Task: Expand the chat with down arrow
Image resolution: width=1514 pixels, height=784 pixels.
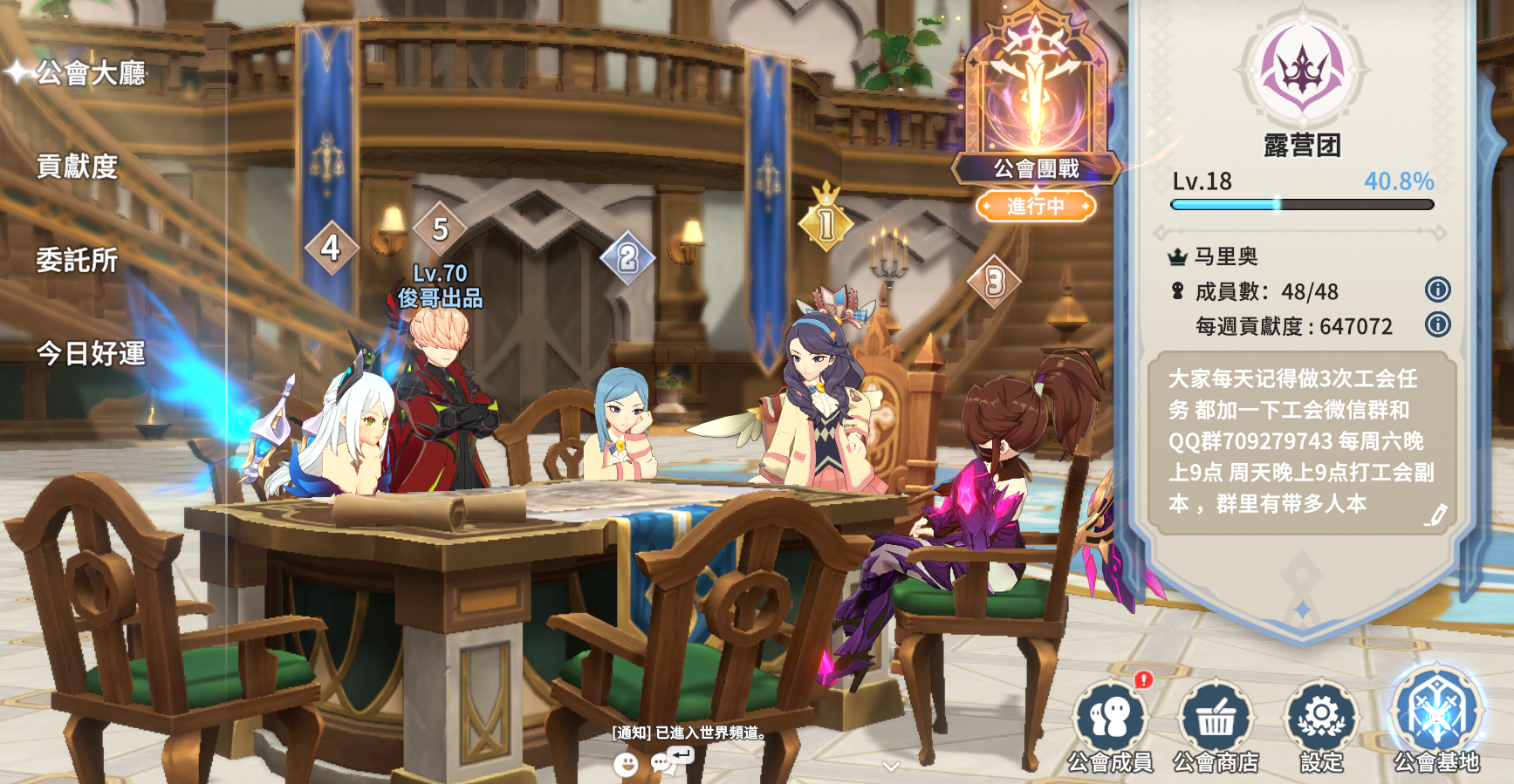Action: pyautogui.click(x=891, y=767)
